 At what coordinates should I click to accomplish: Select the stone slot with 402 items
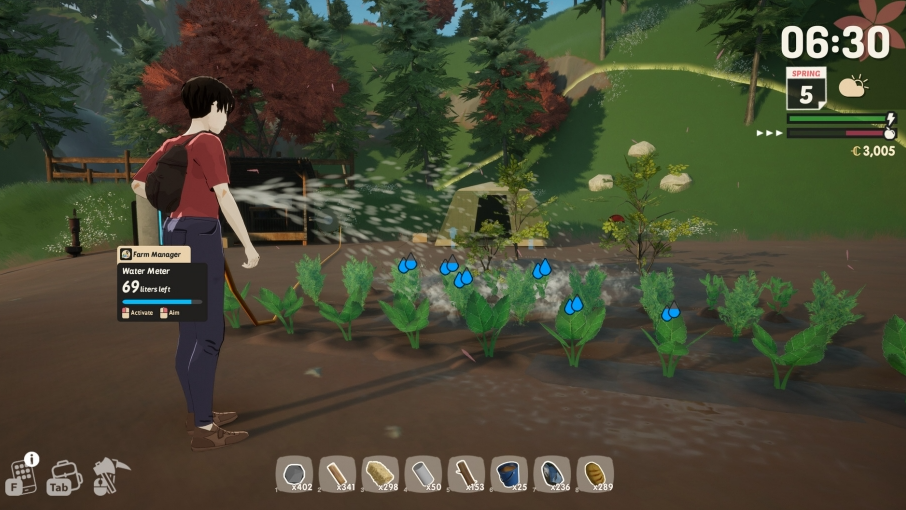click(x=295, y=474)
